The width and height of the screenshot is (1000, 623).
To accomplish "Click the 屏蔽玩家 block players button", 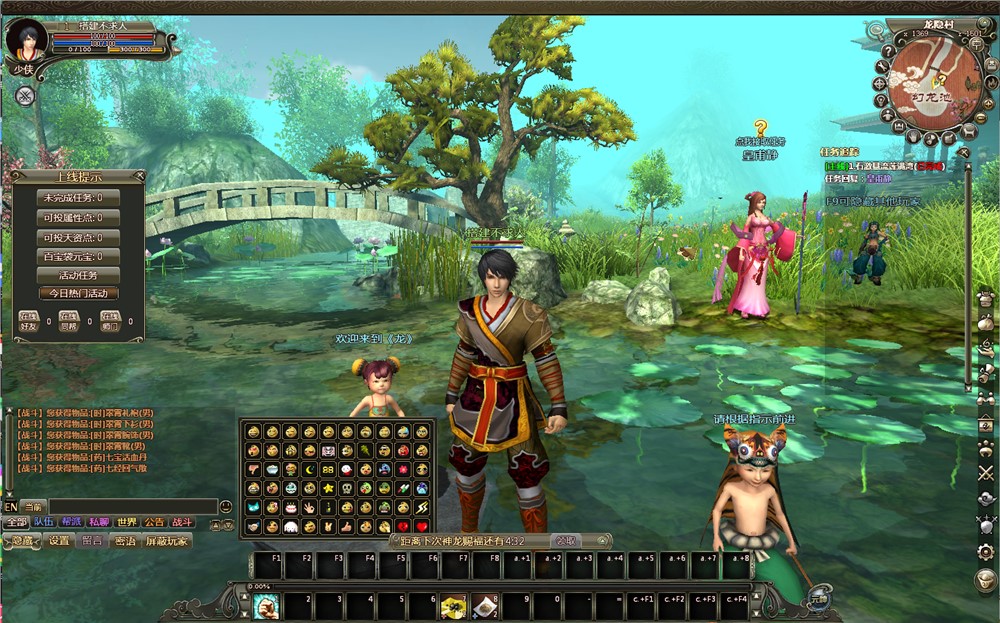I will [166, 541].
